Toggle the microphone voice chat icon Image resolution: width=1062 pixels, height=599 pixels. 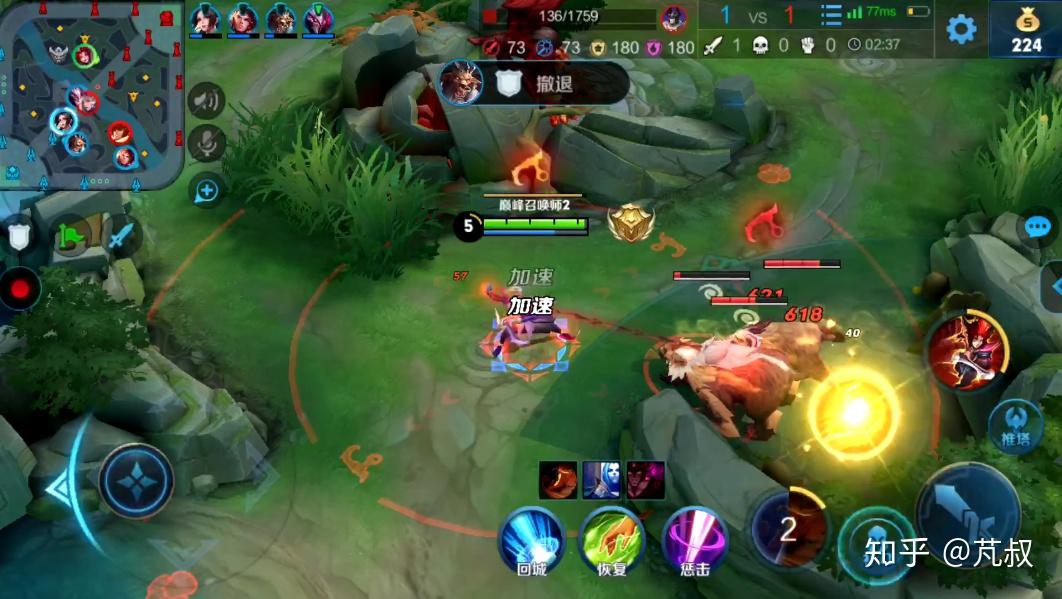point(207,144)
